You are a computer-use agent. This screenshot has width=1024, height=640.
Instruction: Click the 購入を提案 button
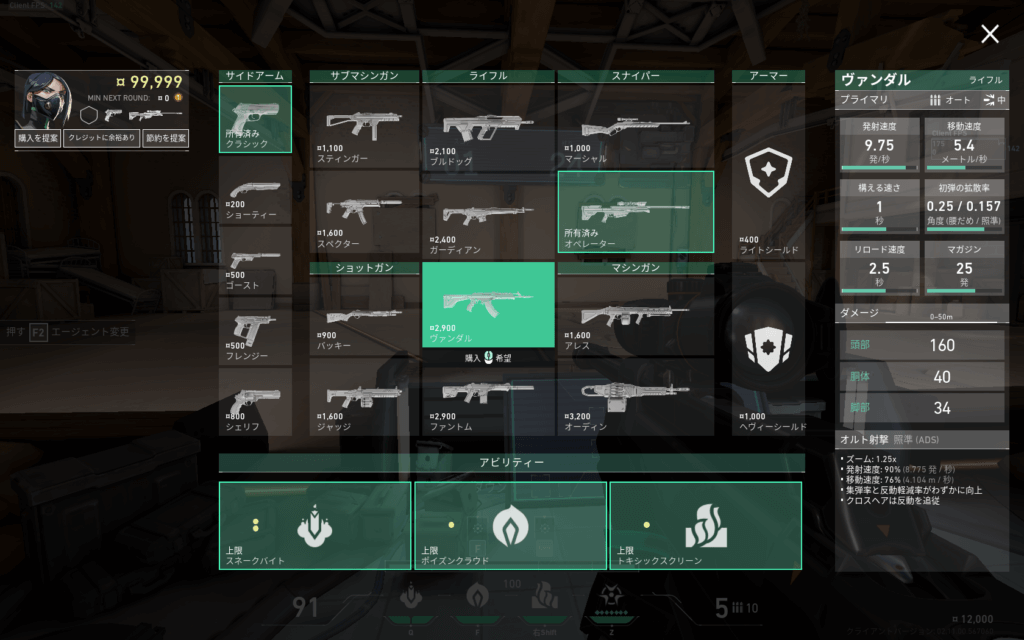tap(37, 139)
